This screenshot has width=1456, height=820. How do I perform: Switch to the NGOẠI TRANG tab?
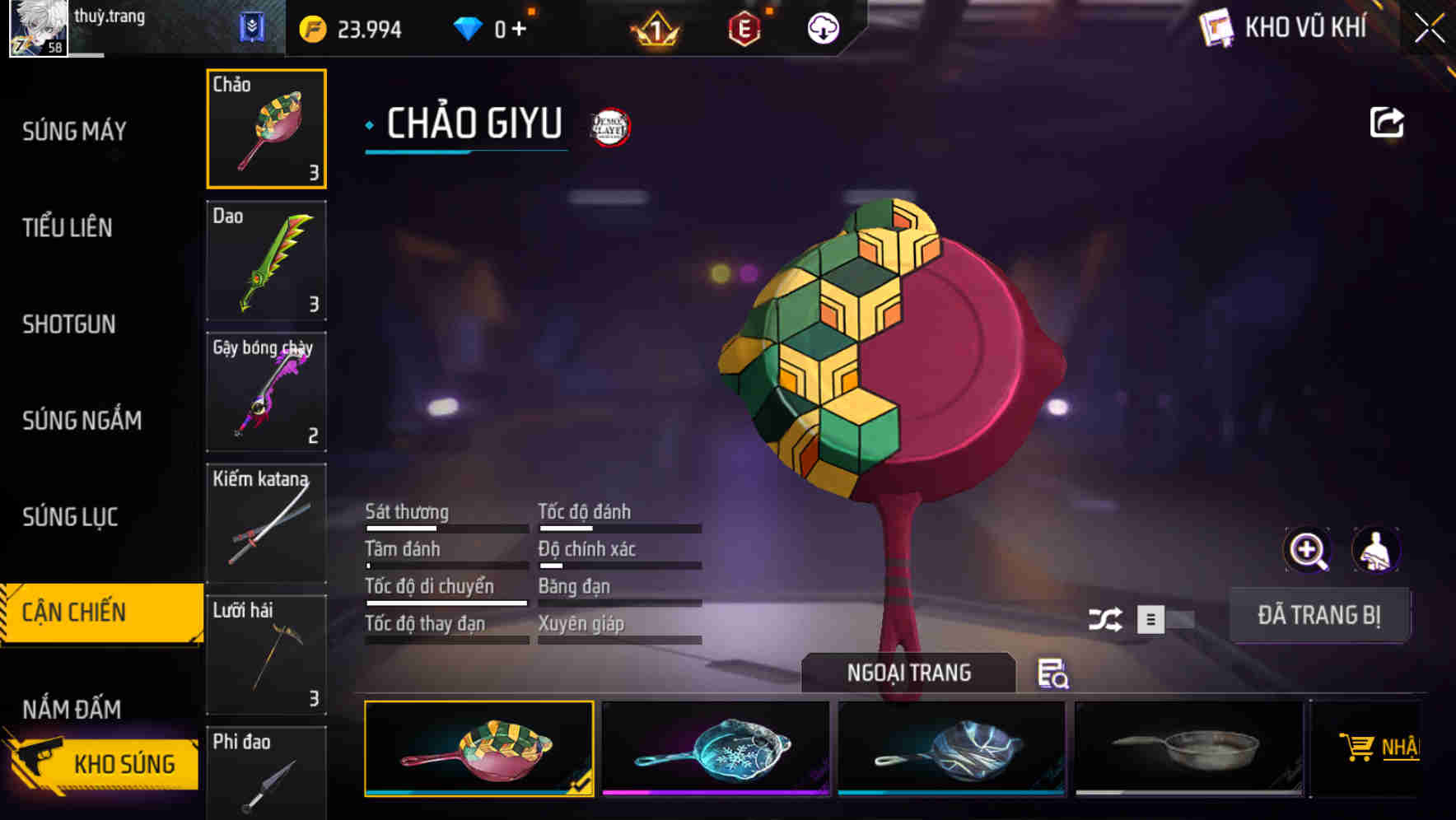pos(908,672)
